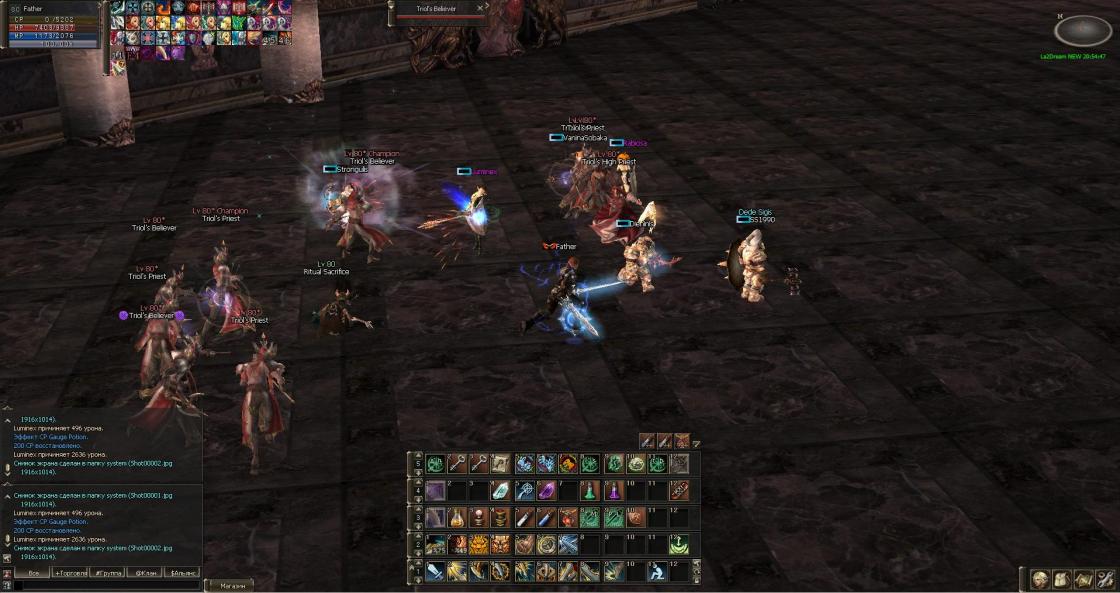1120x593 pixels.
Task: Switch to the $Альянс alliance chat tab
Action: (184, 572)
